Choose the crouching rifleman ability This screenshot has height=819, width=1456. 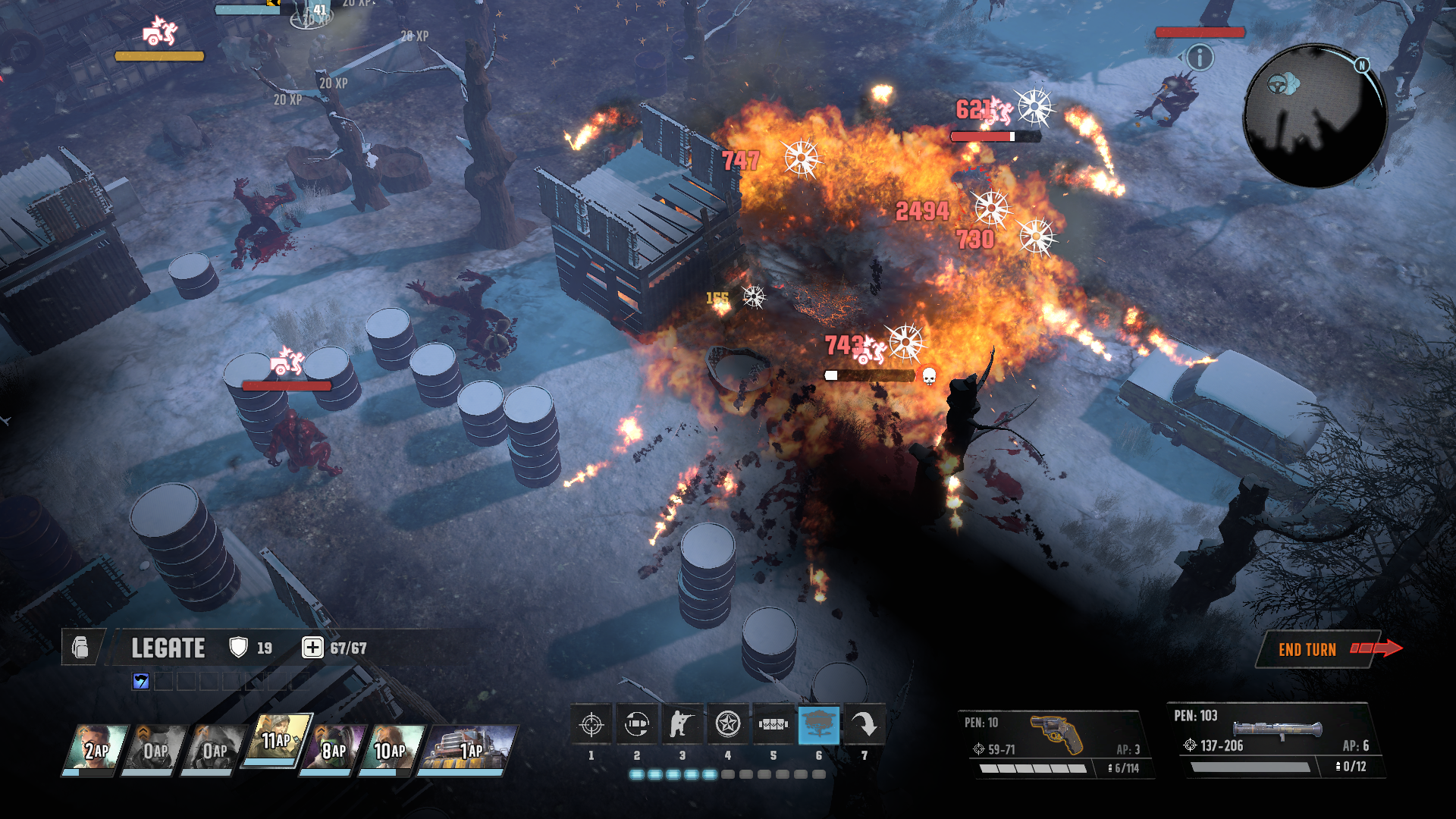pyautogui.click(x=682, y=725)
